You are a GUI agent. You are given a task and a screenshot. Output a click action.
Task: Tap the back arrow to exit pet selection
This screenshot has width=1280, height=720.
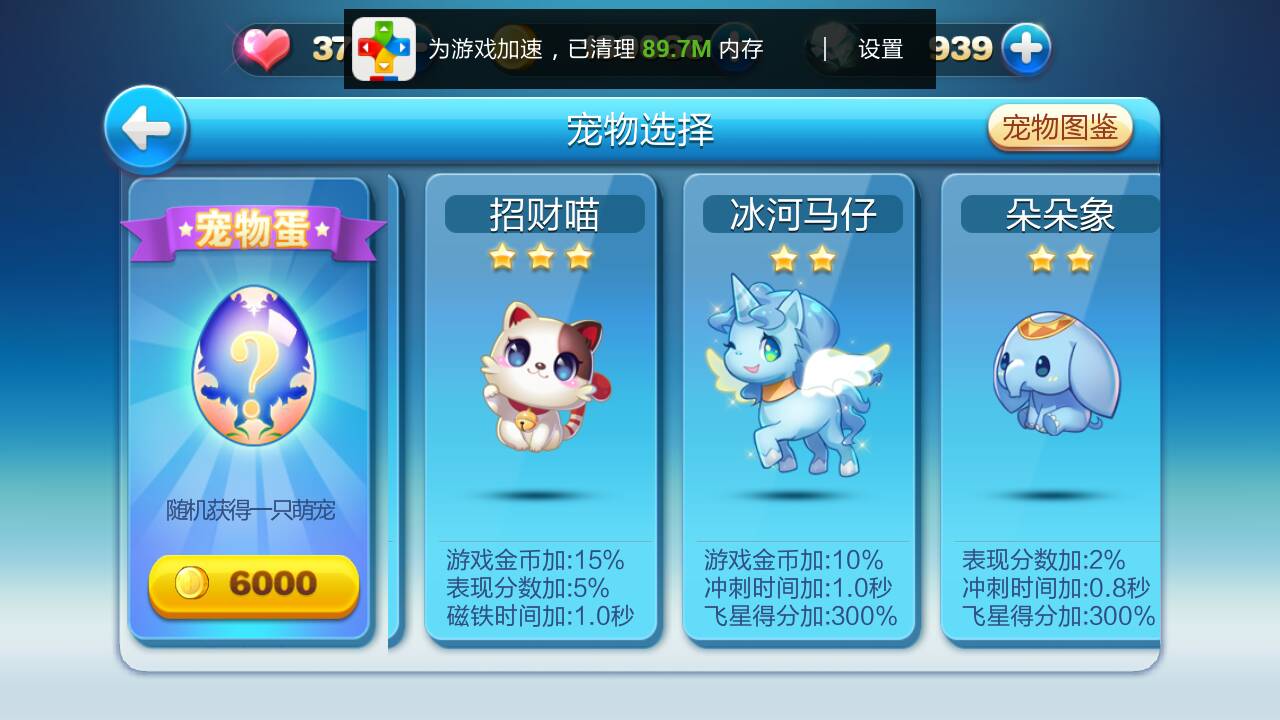coord(146,128)
